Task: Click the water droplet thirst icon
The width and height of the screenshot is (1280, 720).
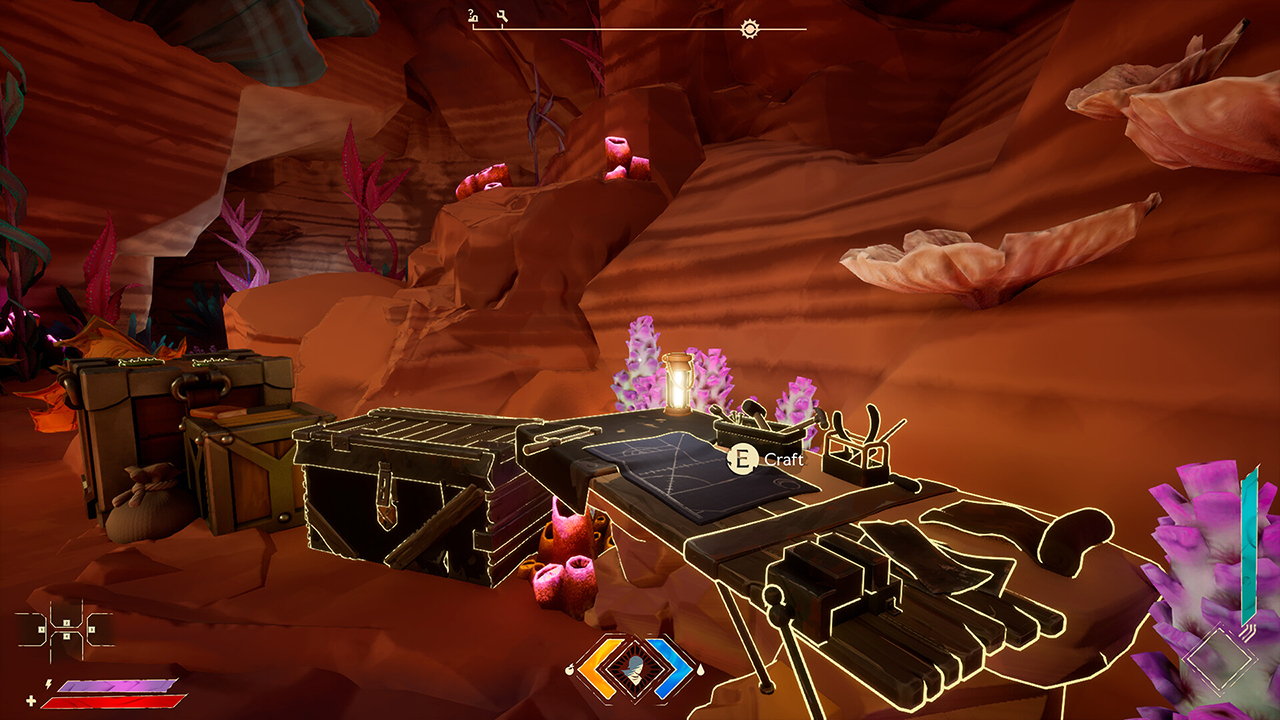Action: point(701,670)
